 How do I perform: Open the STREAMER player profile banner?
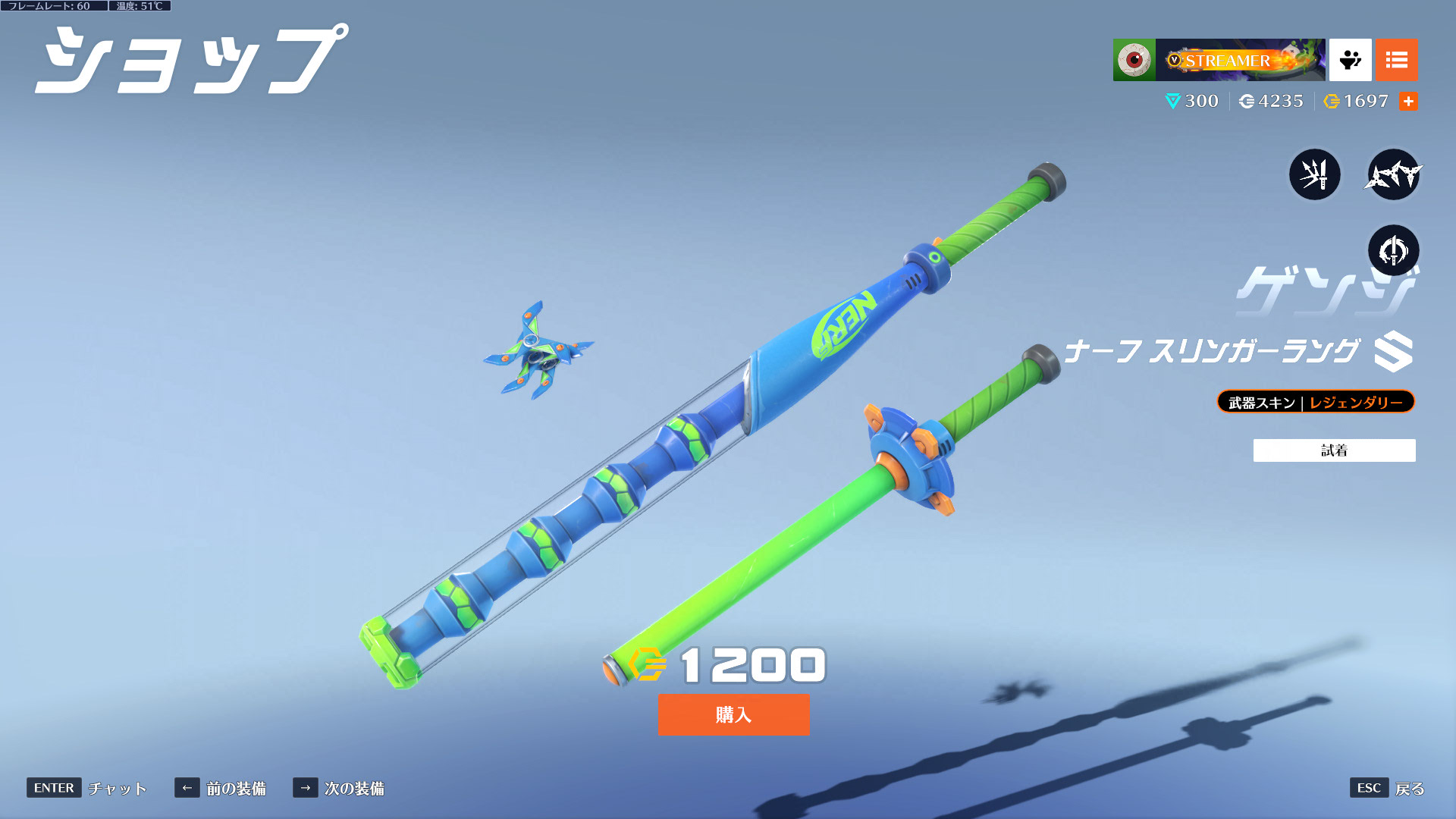coord(1240,60)
